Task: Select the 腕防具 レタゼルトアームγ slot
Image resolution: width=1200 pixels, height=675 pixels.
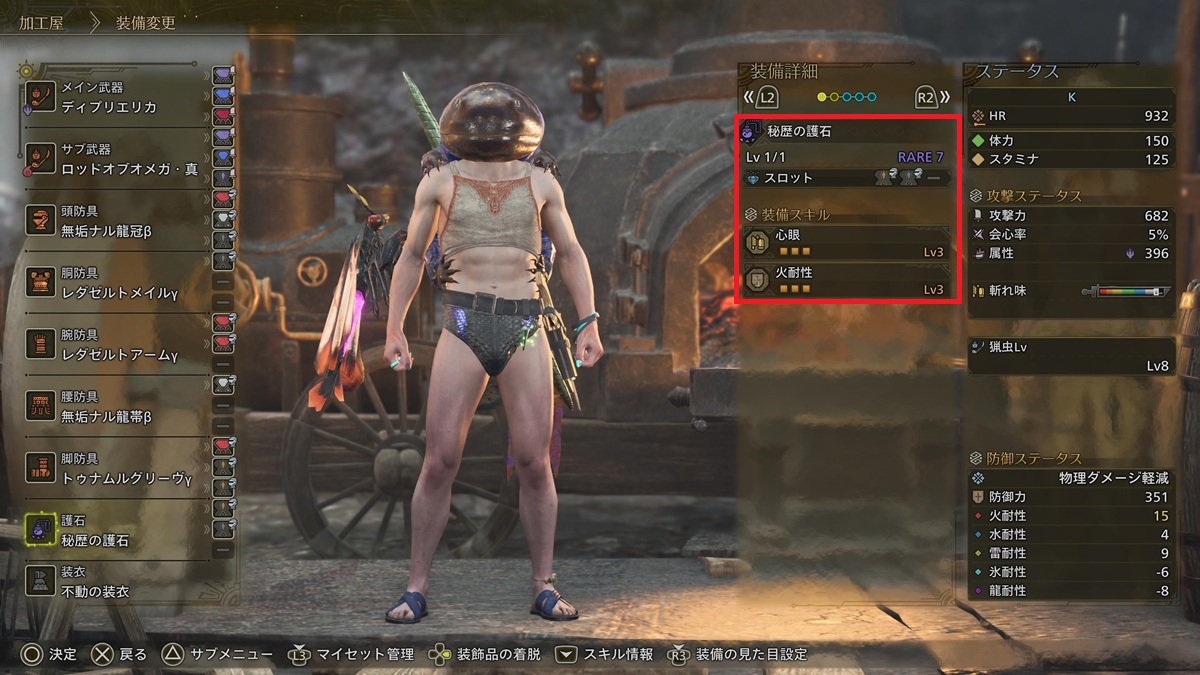Action: click(x=120, y=344)
